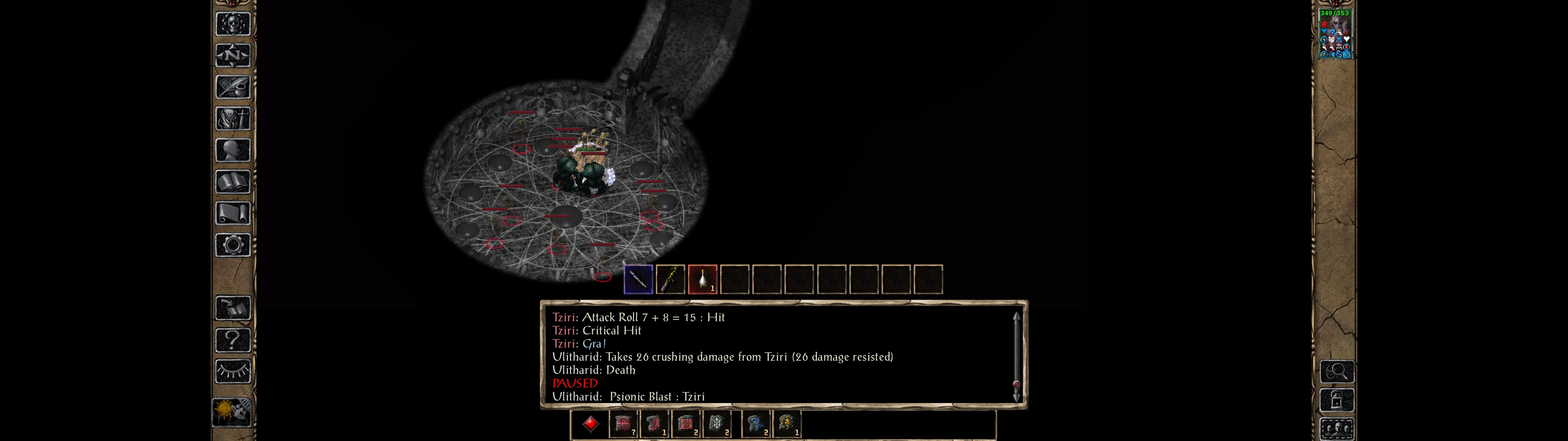
Task: Open the options gear button
Action: [x=232, y=245]
